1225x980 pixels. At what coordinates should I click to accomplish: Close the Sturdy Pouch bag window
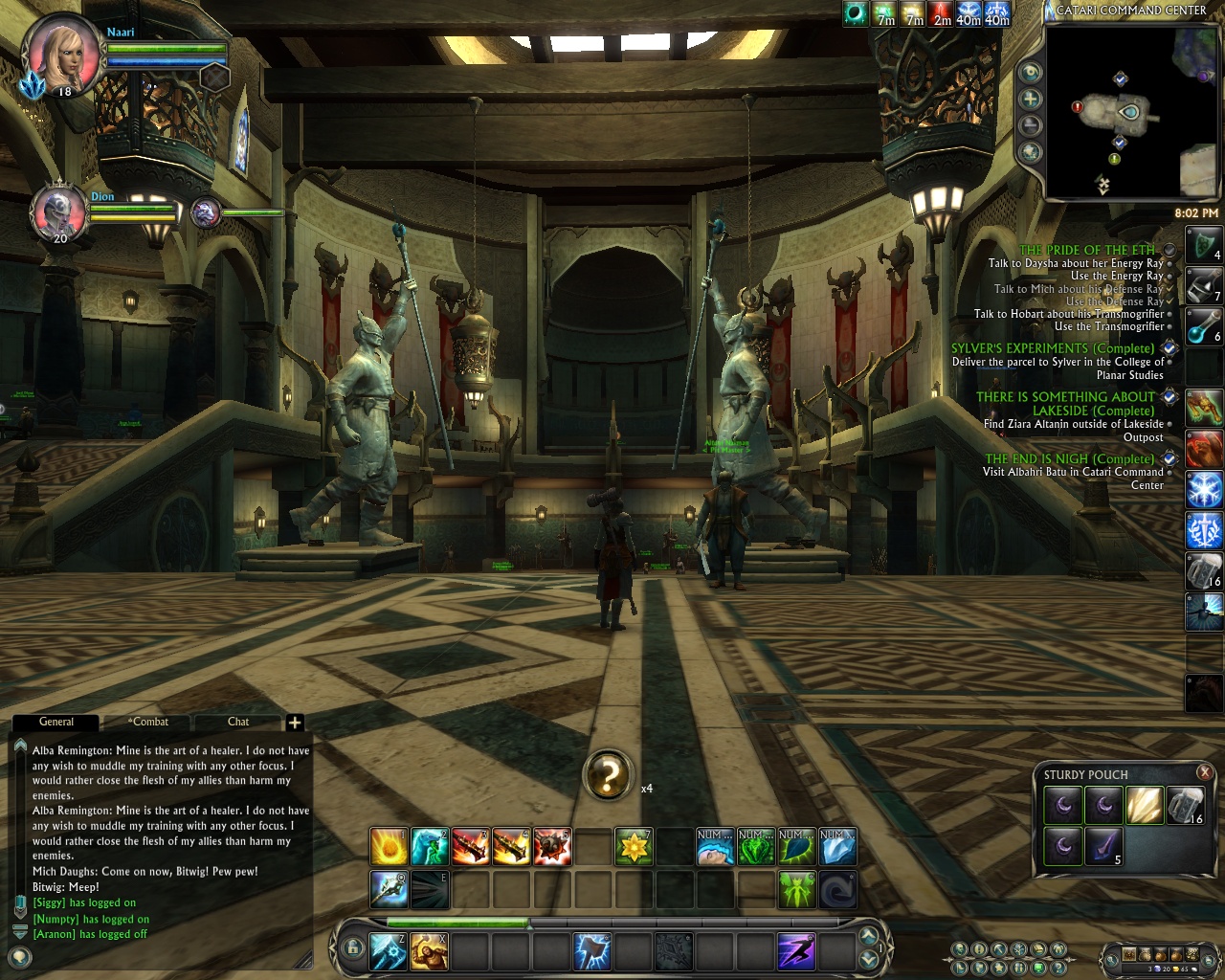coord(1205,772)
